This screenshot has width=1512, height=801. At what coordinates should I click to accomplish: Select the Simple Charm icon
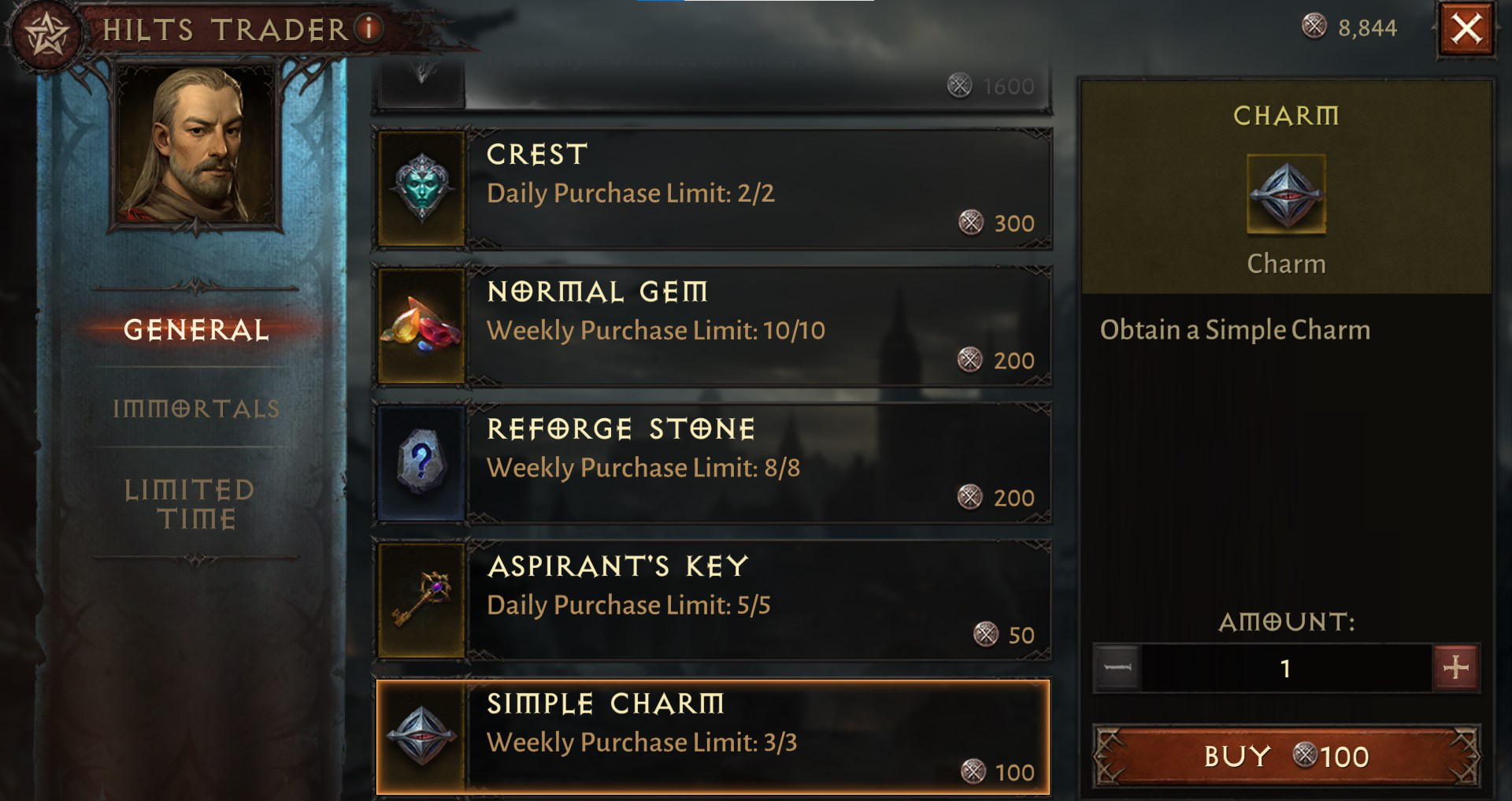pos(421,739)
